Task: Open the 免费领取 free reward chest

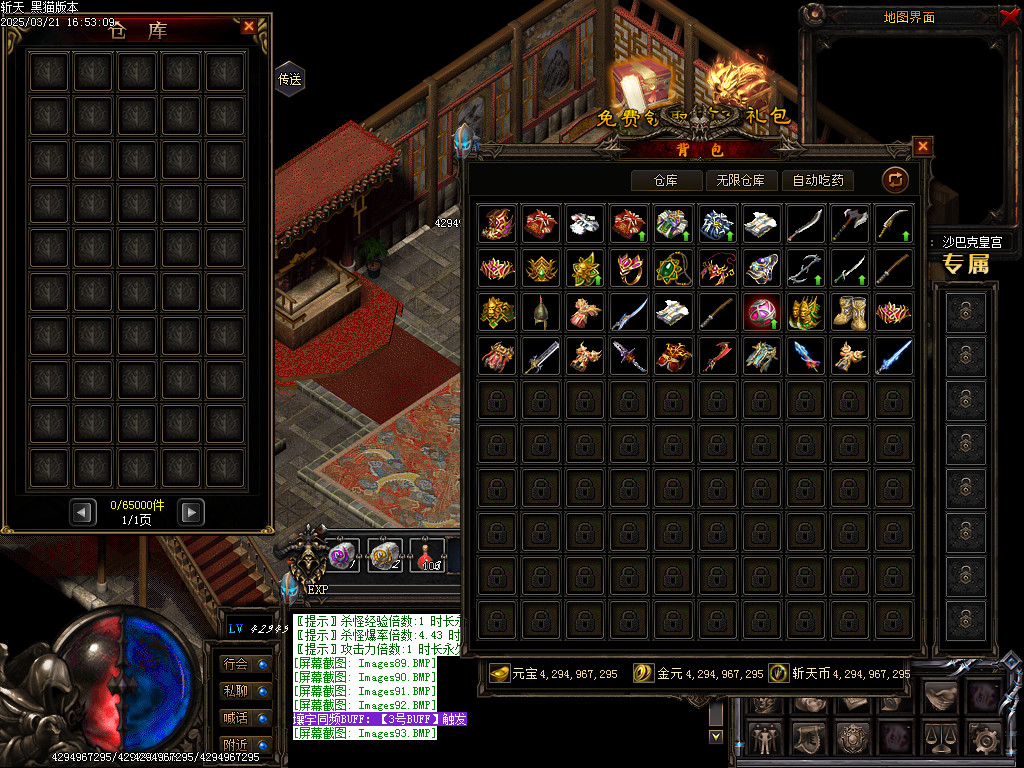Action: [x=641, y=88]
